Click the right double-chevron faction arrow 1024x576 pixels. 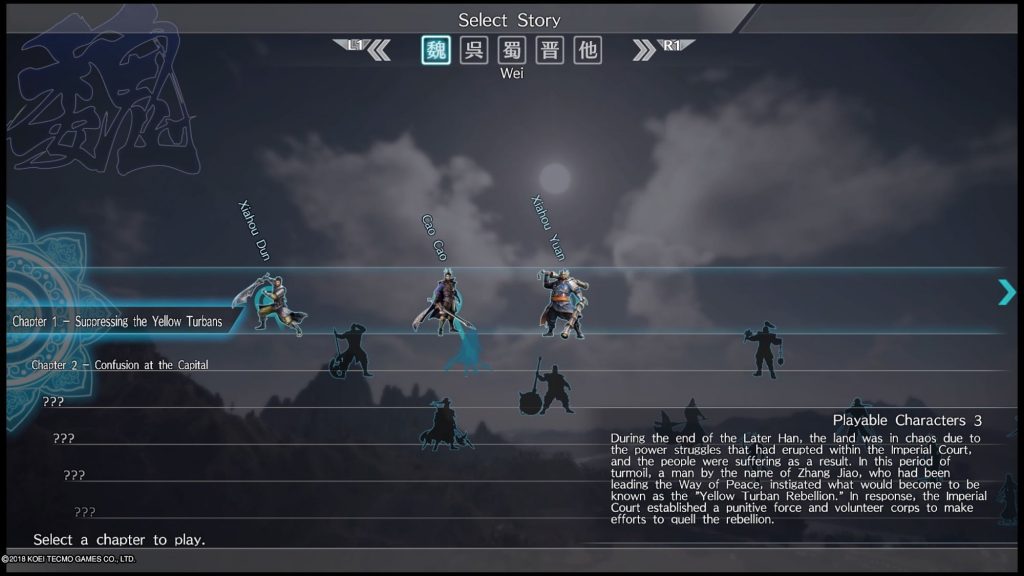[x=644, y=50]
